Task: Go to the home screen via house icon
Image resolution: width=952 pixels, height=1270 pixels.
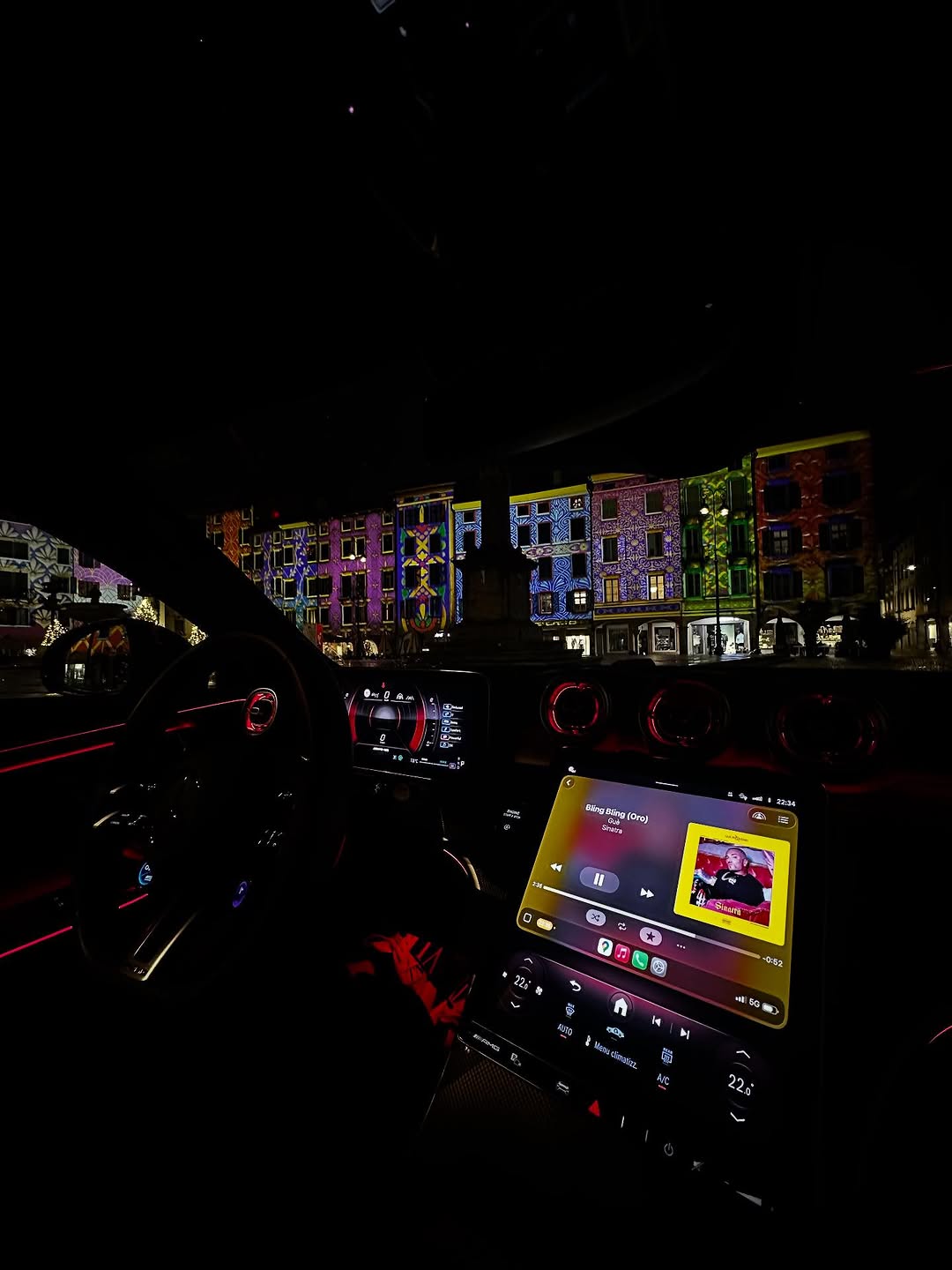Action: 621,1006
